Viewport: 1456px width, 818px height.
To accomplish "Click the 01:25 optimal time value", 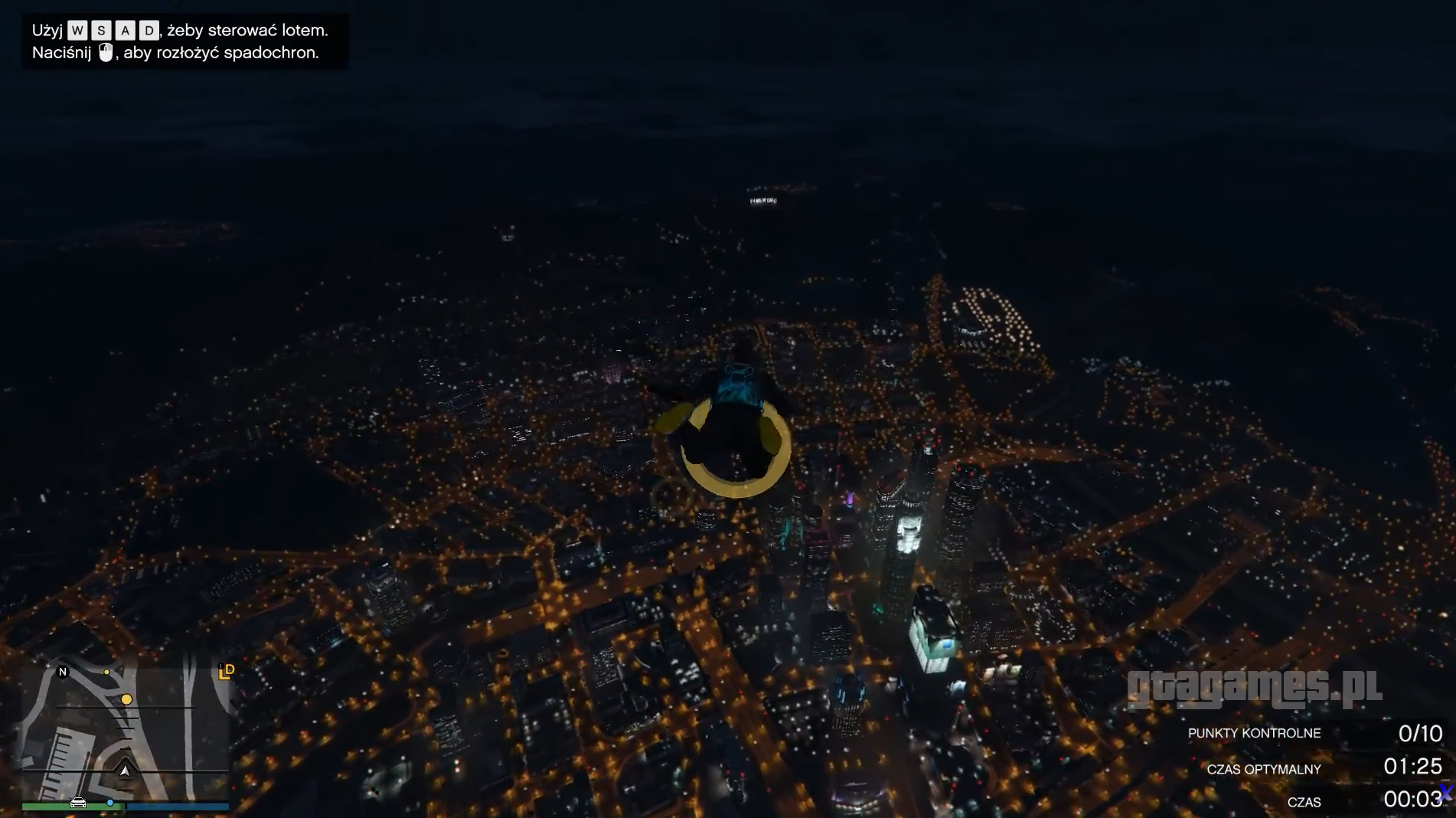I will [x=1415, y=767].
